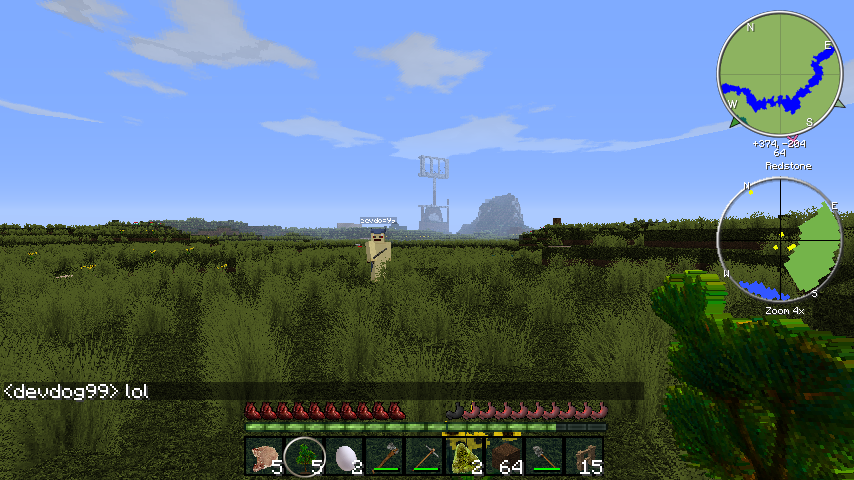Select the dirt block stack of 64
This screenshot has height=480, width=854.
tap(505, 456)
